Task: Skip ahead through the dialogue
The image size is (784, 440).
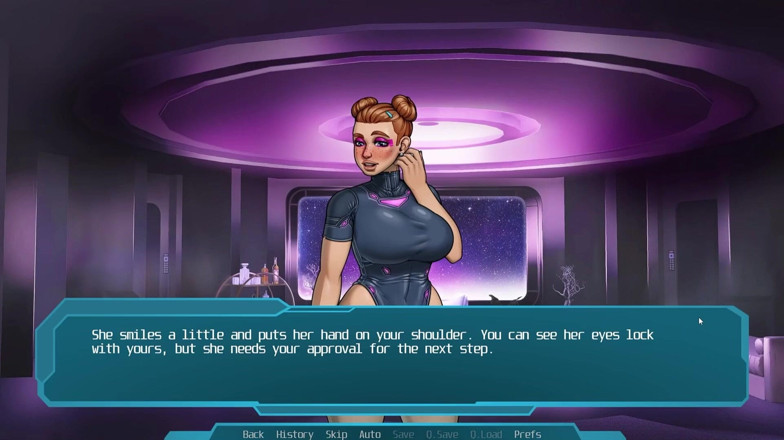Action: tap(336, 434)
